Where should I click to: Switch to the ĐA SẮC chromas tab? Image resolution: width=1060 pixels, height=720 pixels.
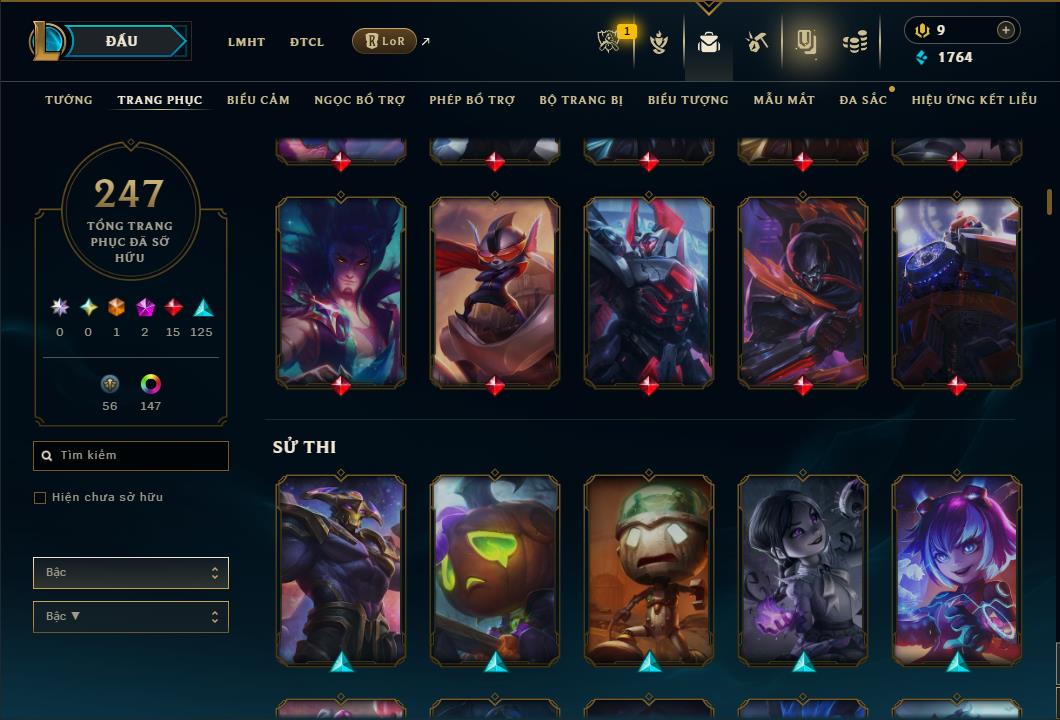(x=863, y=100)
